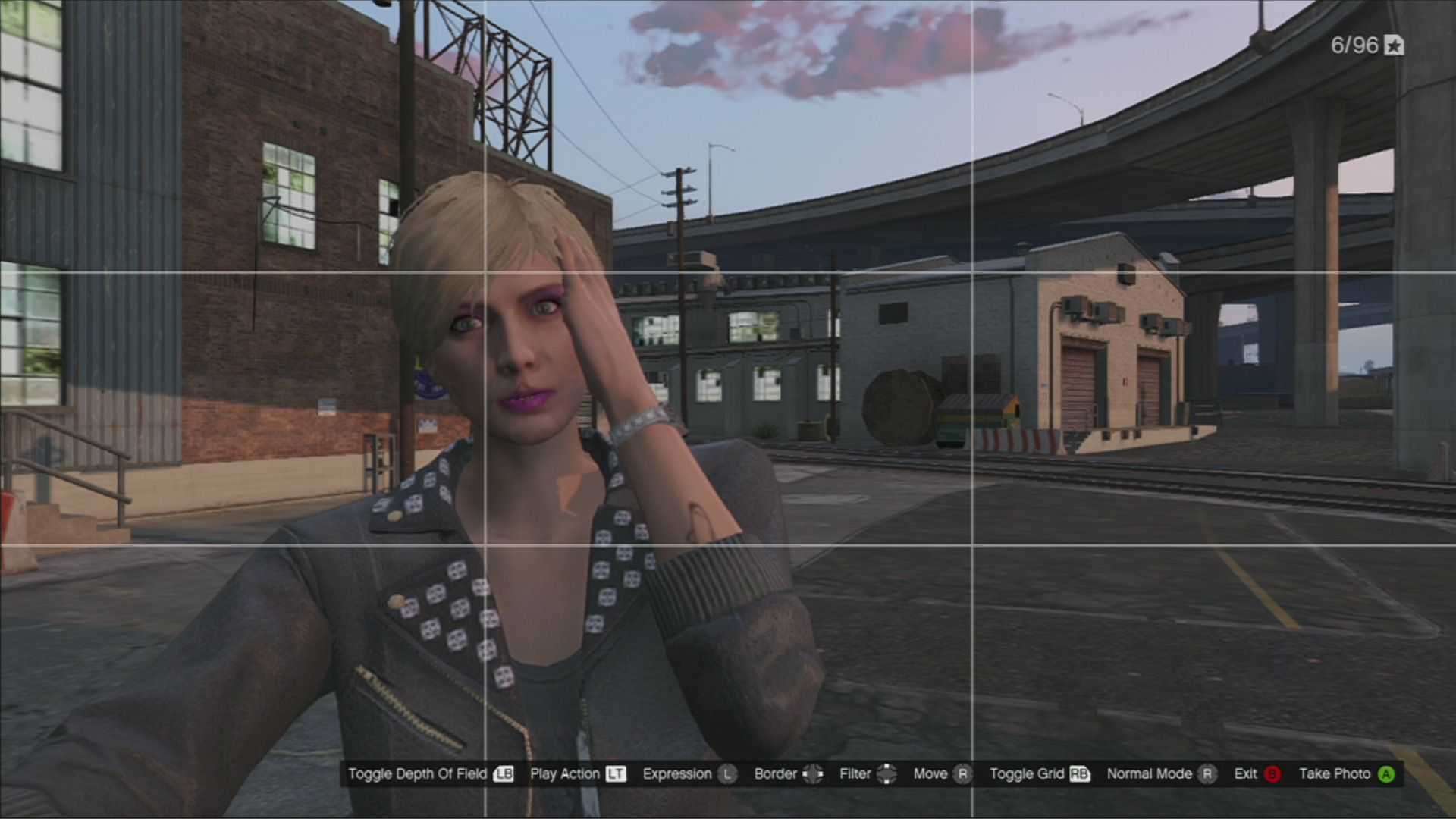Cycle the photo Border option

click(x=787, y=774)
